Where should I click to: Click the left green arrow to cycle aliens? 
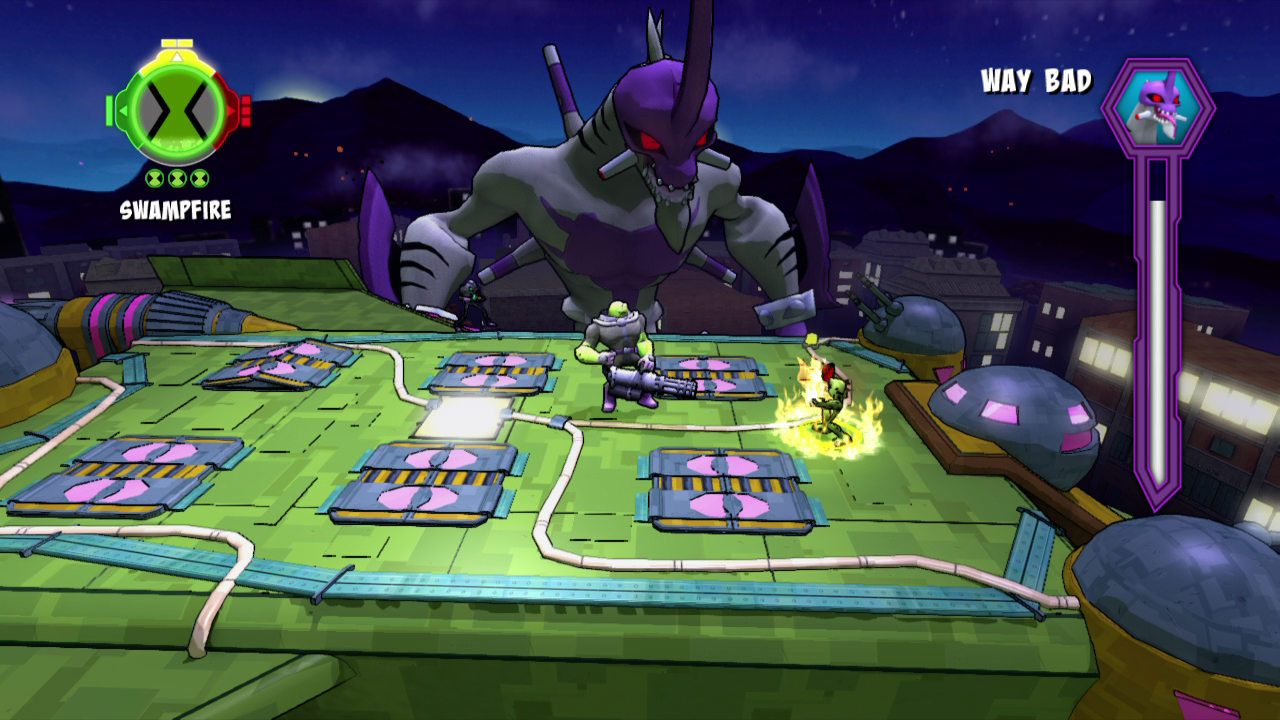pos(123,110)
